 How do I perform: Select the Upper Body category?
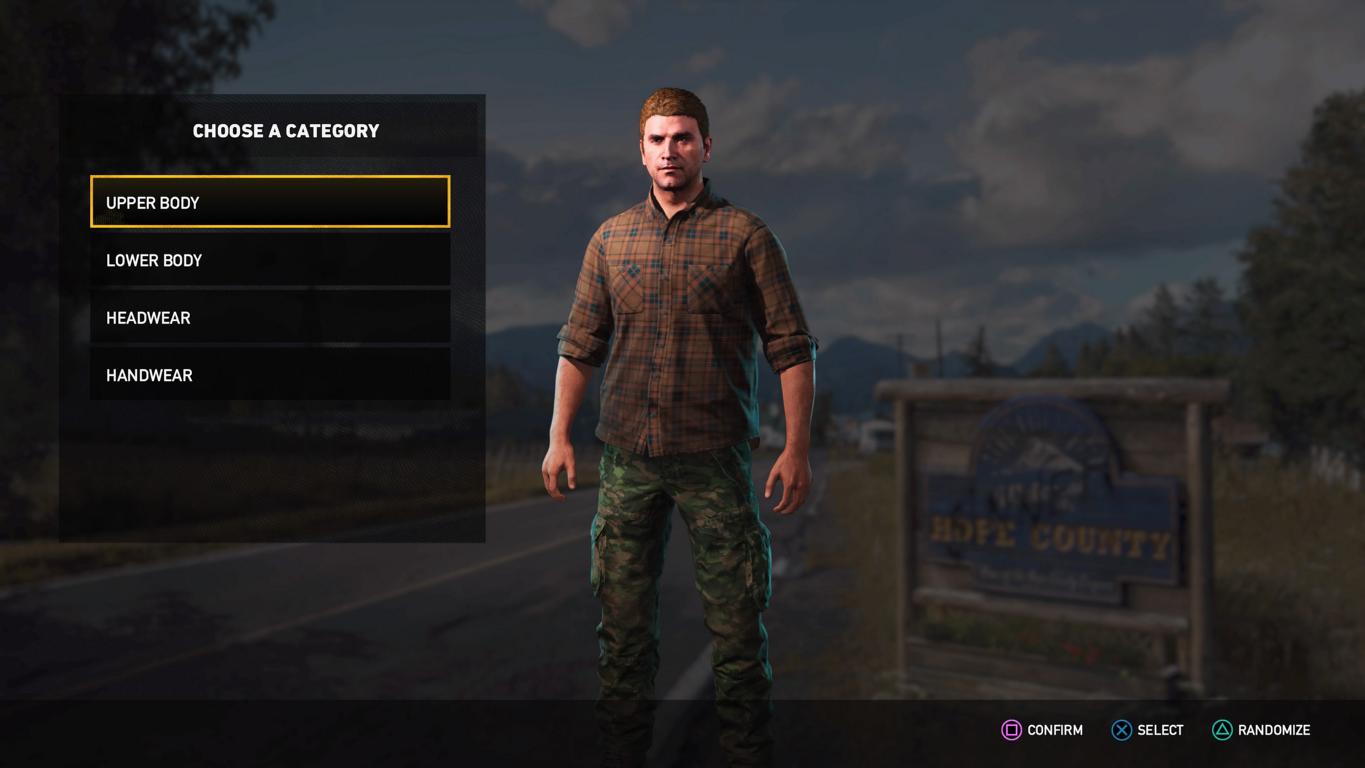click(x=270, y=202)
